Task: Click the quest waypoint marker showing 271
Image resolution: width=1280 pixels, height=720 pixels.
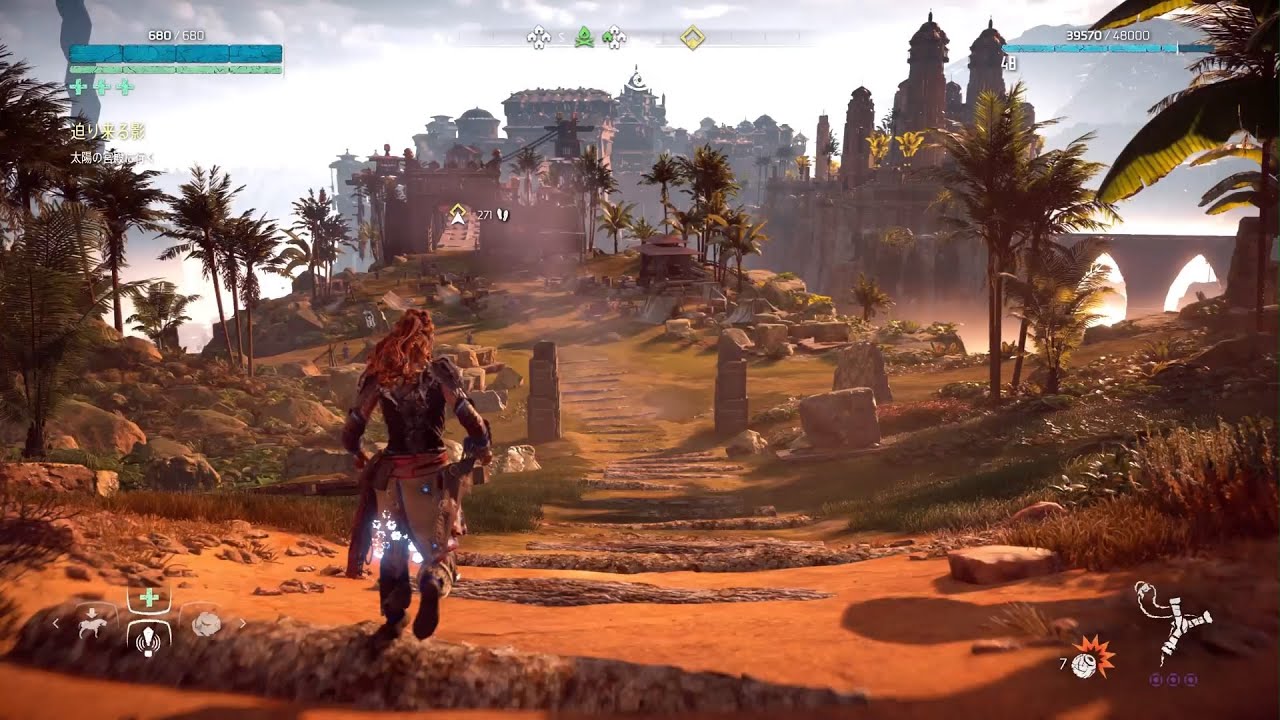Action: point(459,213)
